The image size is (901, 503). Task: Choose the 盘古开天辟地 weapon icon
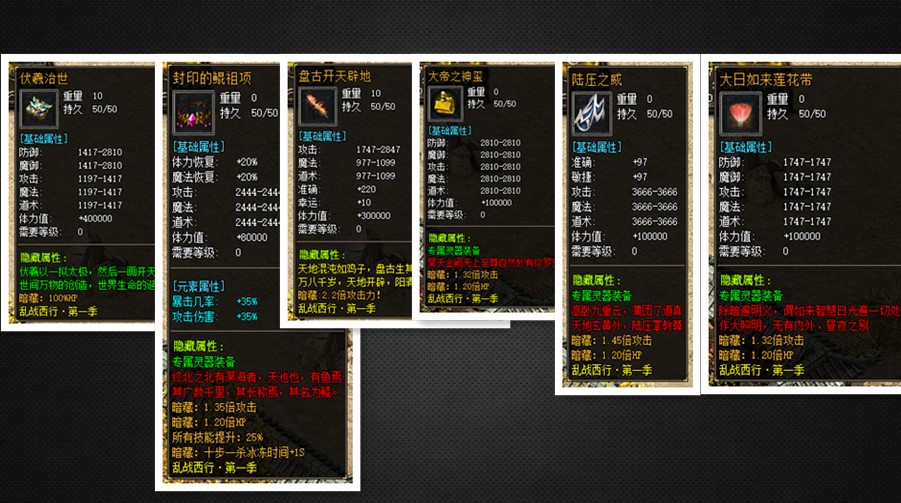(317, 106)
